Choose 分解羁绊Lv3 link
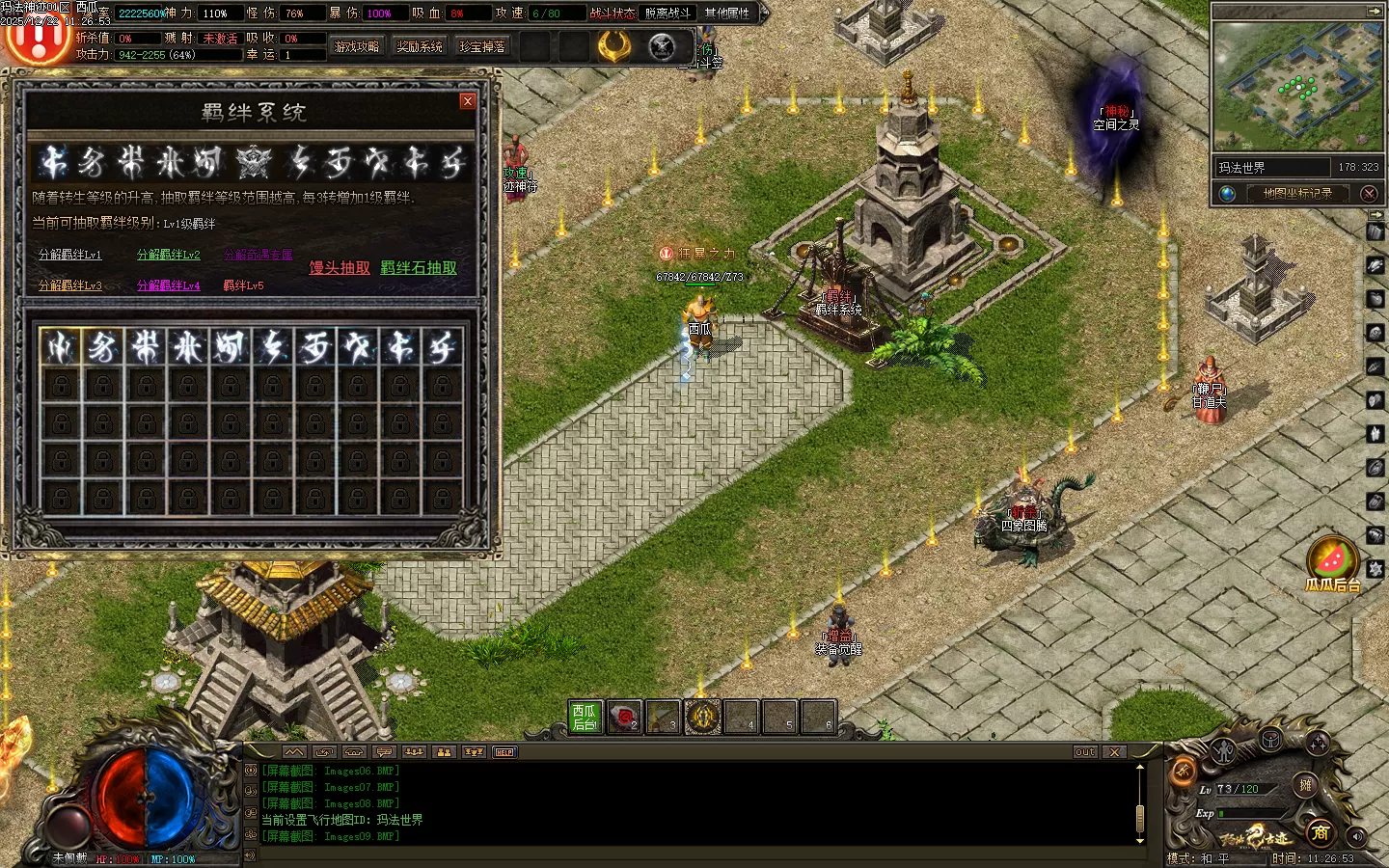1389x868 pixels. (69, 285)
